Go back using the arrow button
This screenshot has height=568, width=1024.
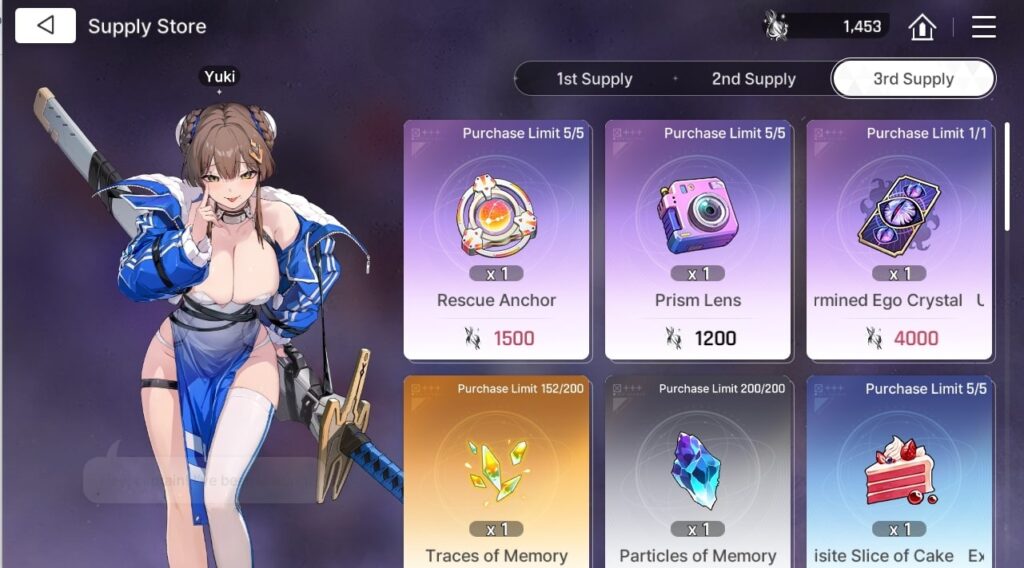[x=45, y=26]
